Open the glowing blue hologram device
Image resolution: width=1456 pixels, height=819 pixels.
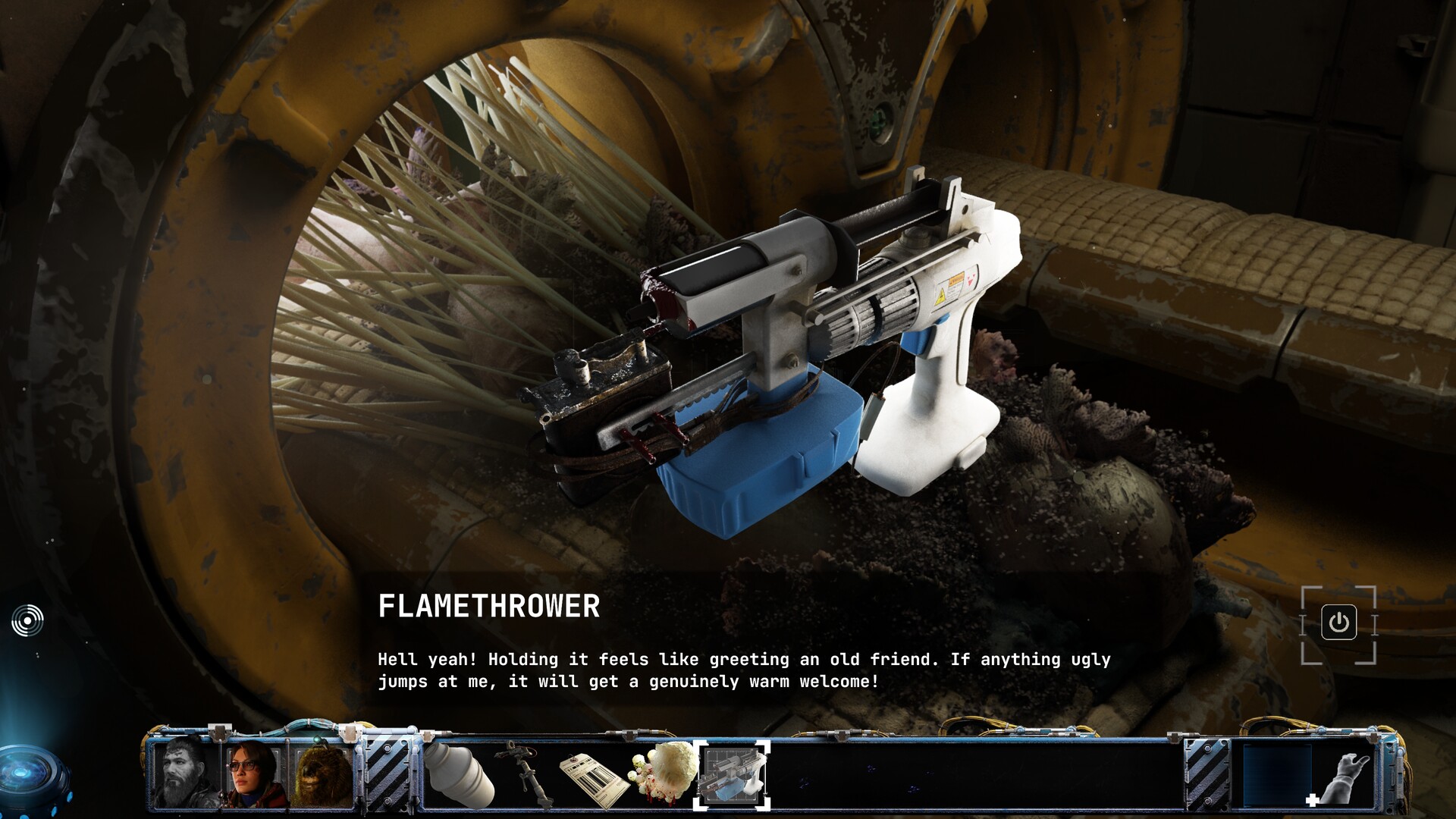[x=30, y=775]
